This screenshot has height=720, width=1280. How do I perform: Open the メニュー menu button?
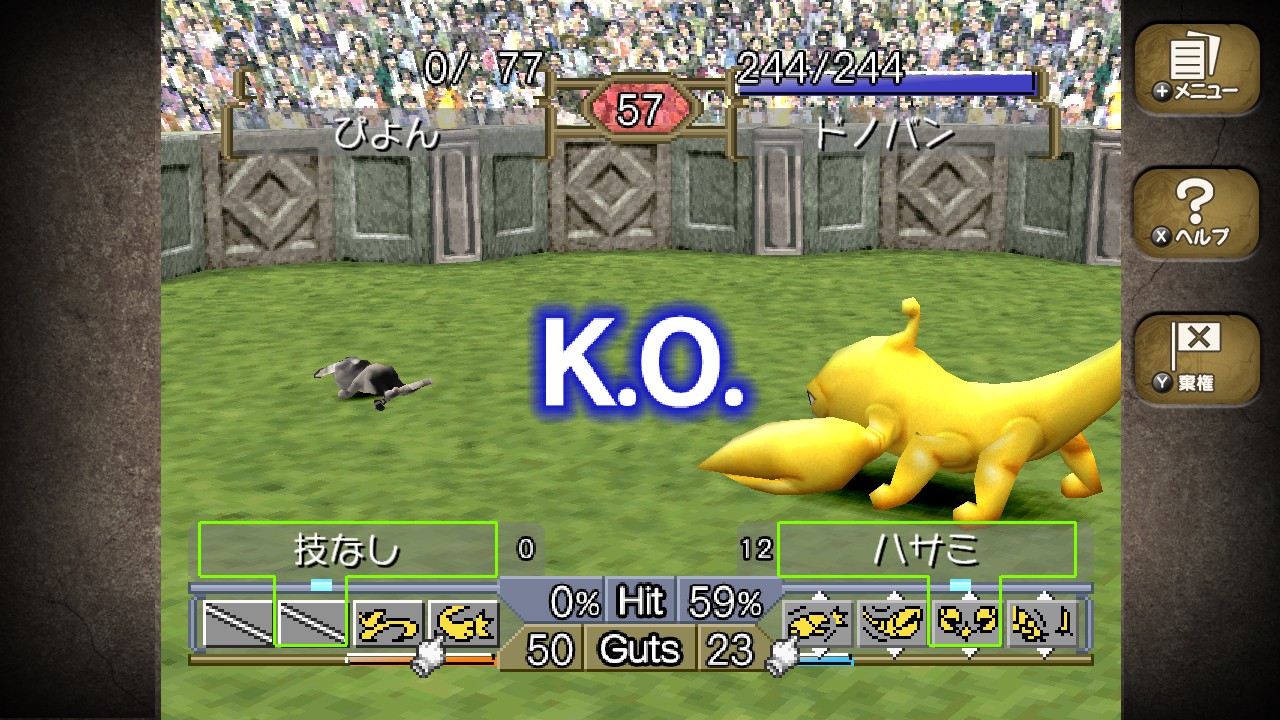[x=1196, y=69]
